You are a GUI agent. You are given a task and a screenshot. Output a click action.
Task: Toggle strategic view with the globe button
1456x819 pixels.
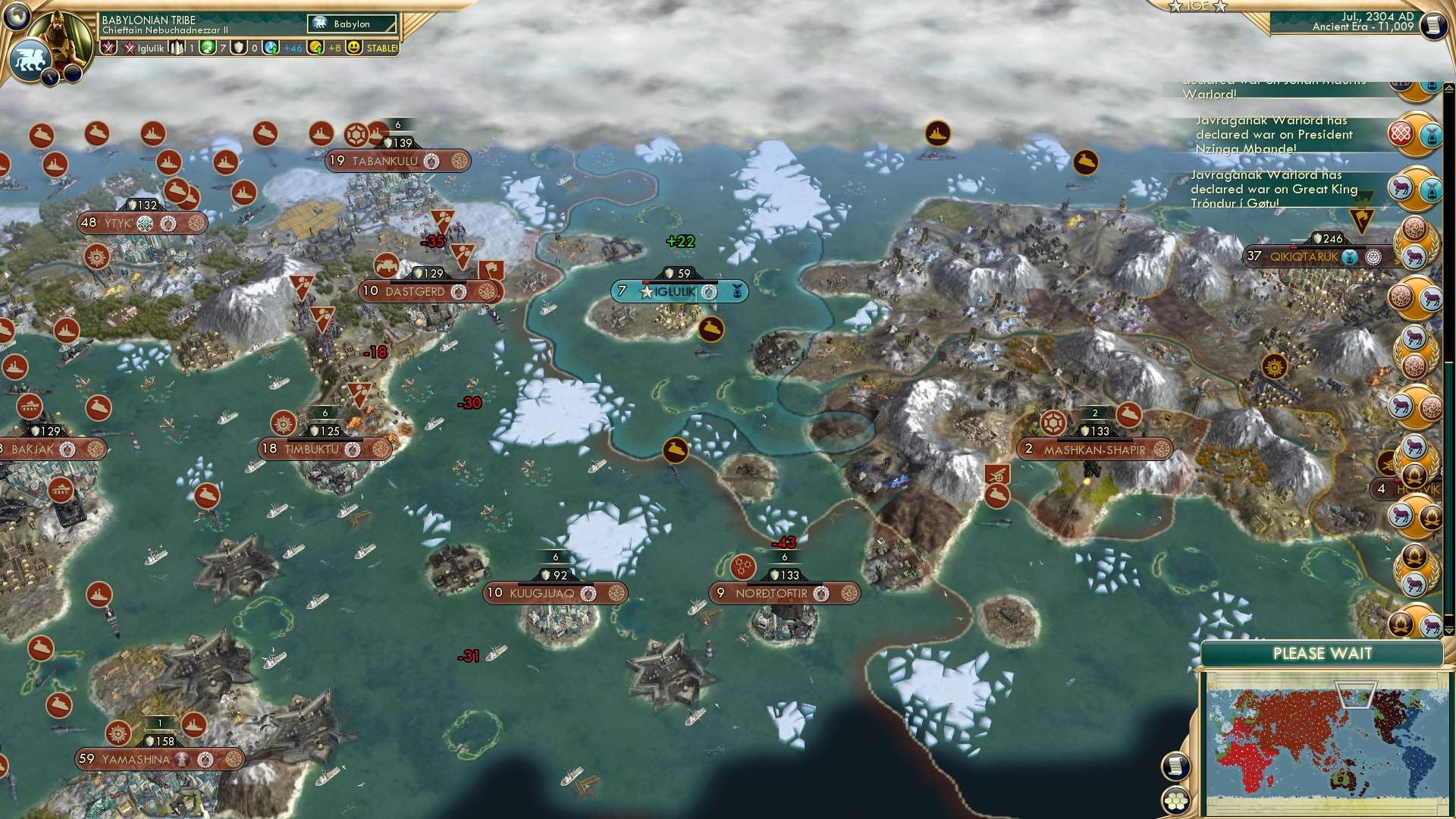[16, 15]
